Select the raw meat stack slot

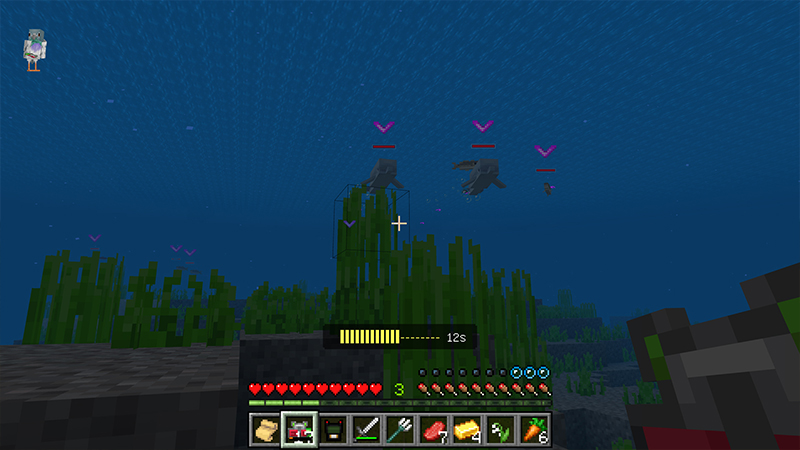pyautogui.click(x=434, y=429)
